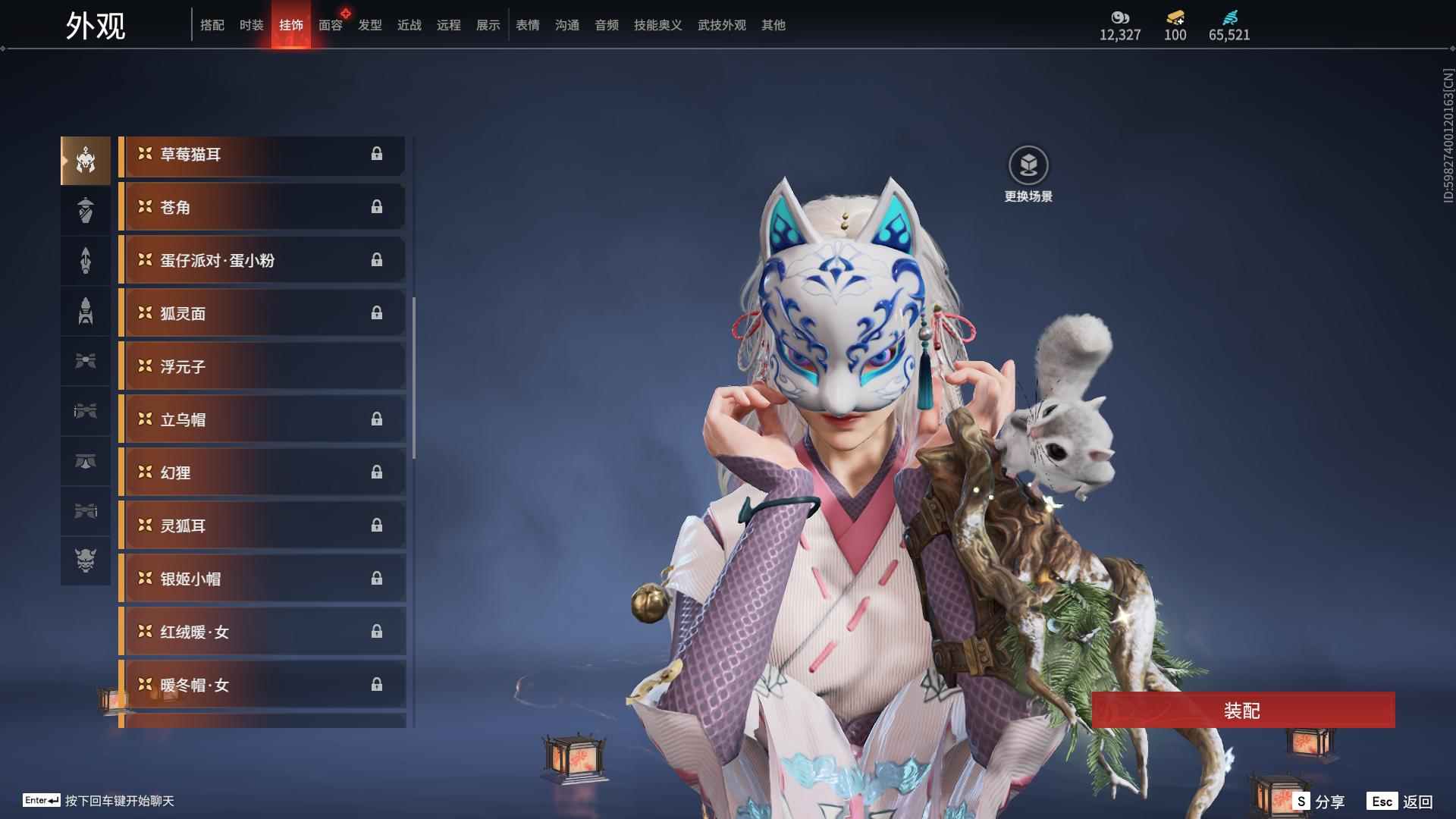The width and height of the screenshot is (1456, 819).
Task: Select the bow-shaped pendant category icon
Action: tap(86, 362)
